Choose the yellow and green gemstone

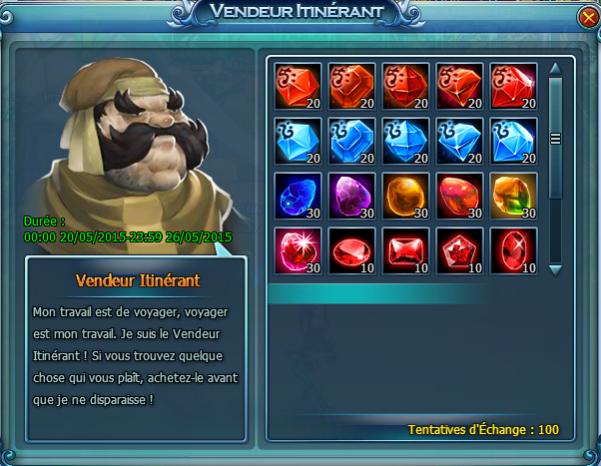(x=514, y=195)
